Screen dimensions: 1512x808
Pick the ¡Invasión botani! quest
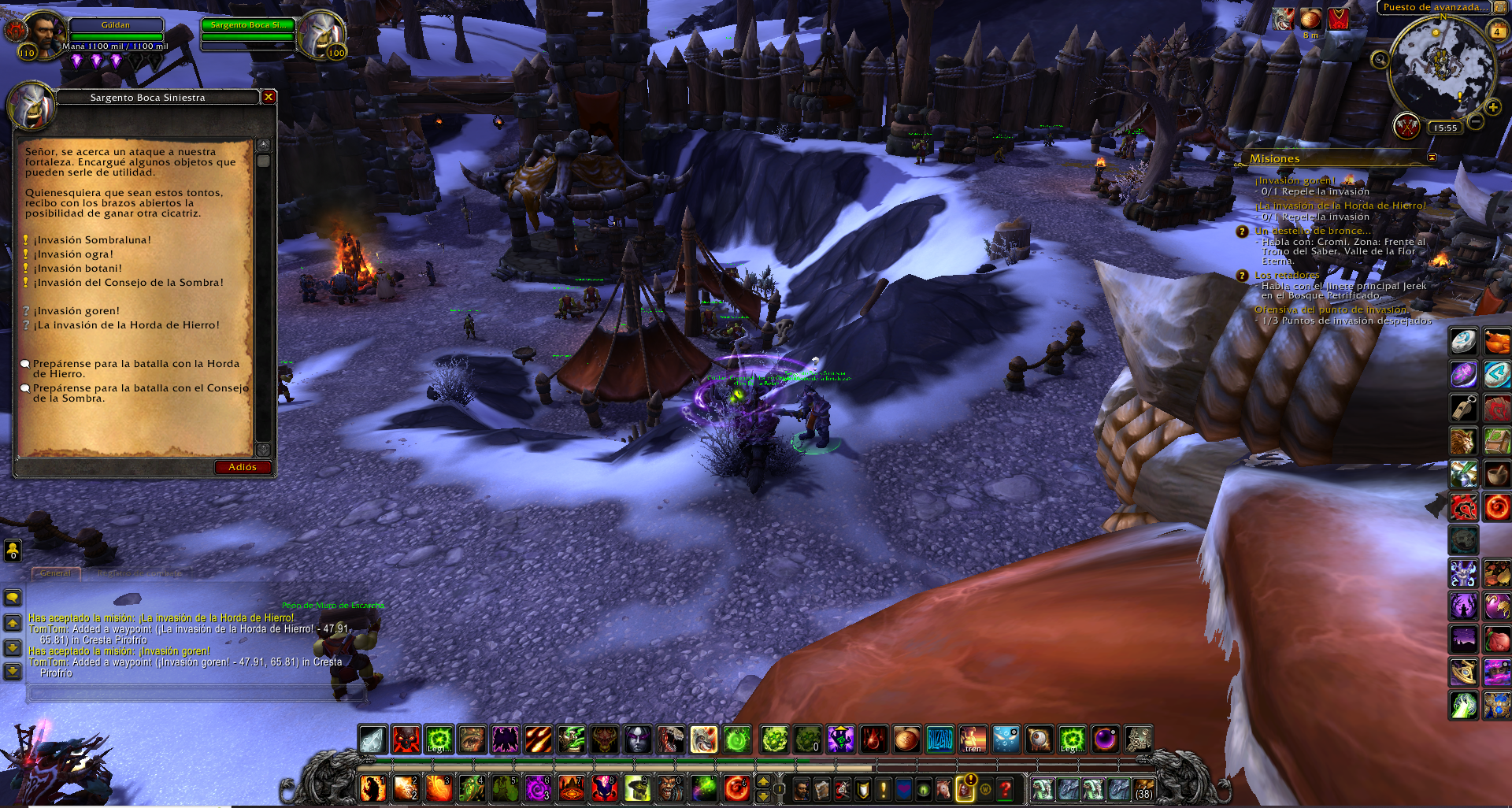(77, 269)
